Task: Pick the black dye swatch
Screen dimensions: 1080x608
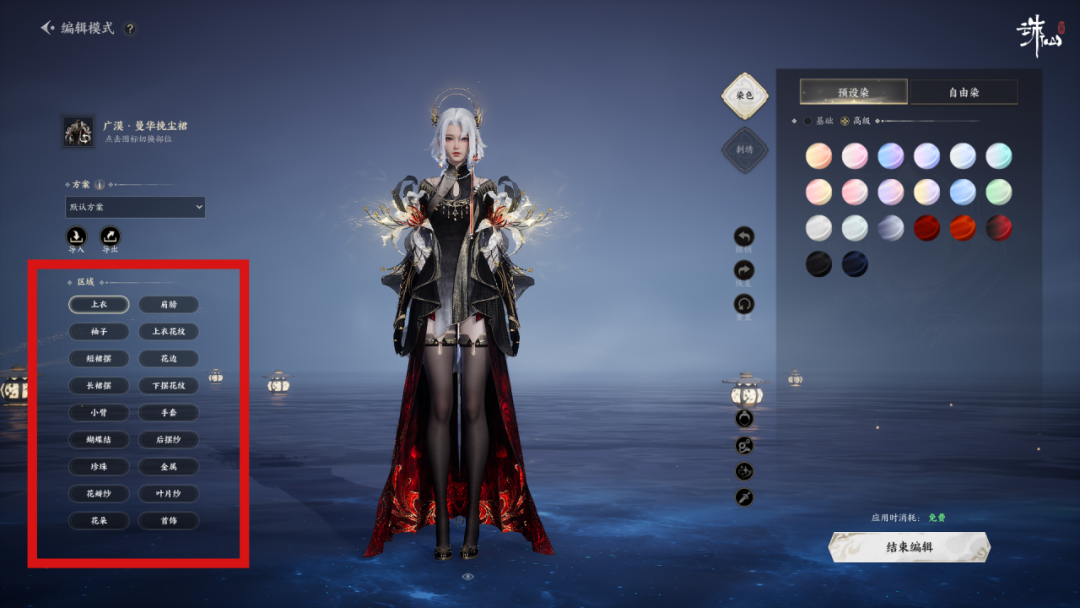Action: (x=819, y=264)
